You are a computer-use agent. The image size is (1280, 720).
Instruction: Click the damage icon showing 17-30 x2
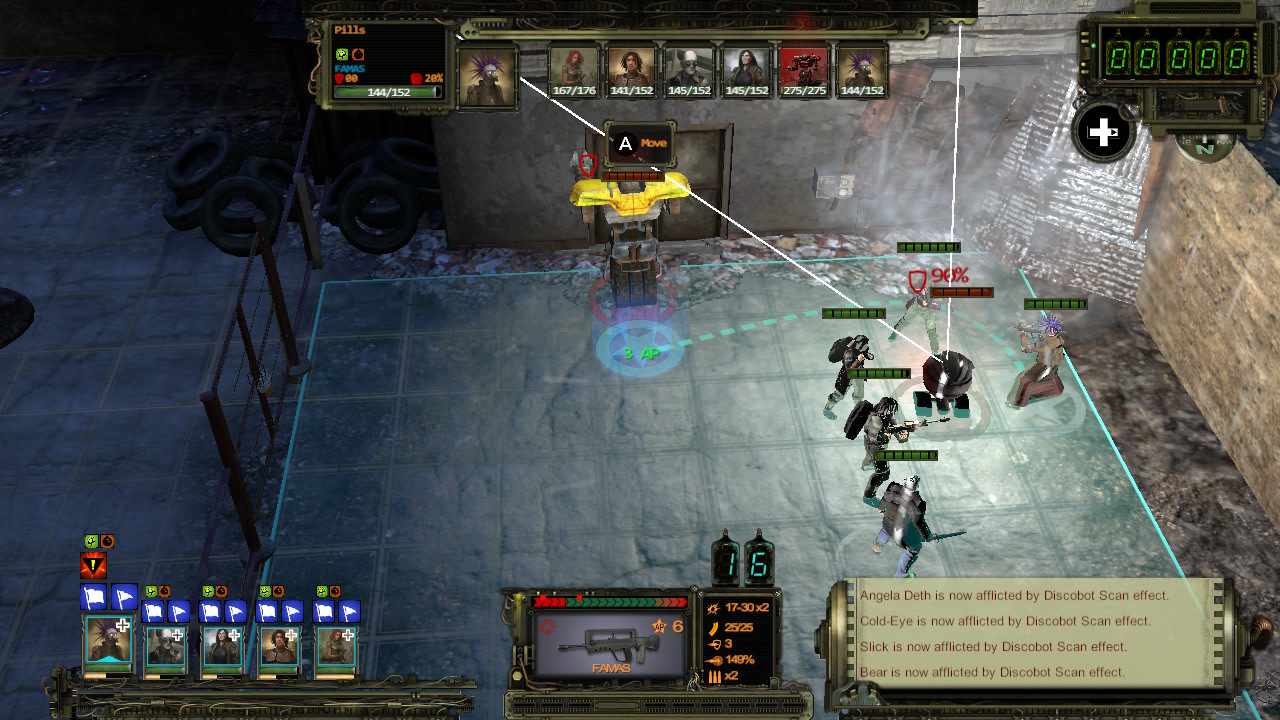[x=714, y=609]
